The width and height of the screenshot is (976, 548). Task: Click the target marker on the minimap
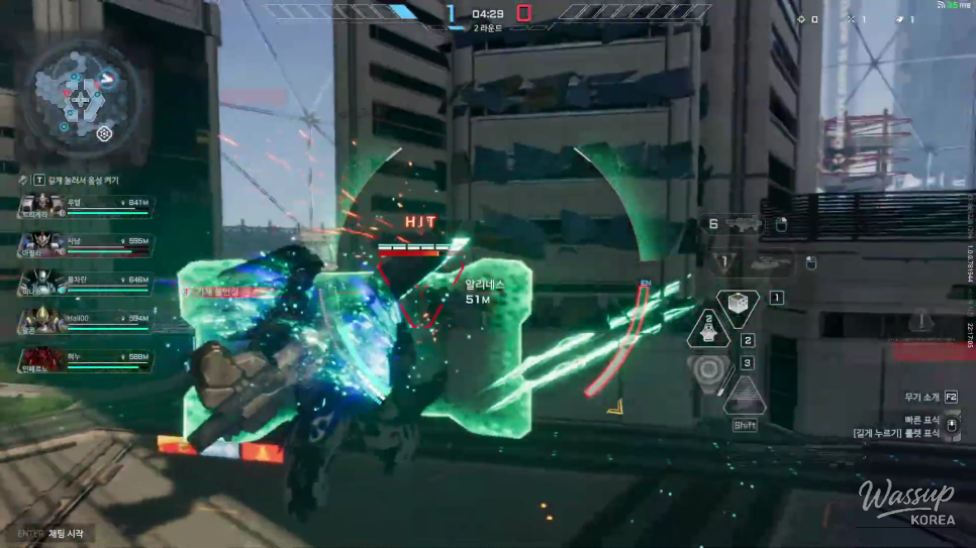[x=103, y=133]
